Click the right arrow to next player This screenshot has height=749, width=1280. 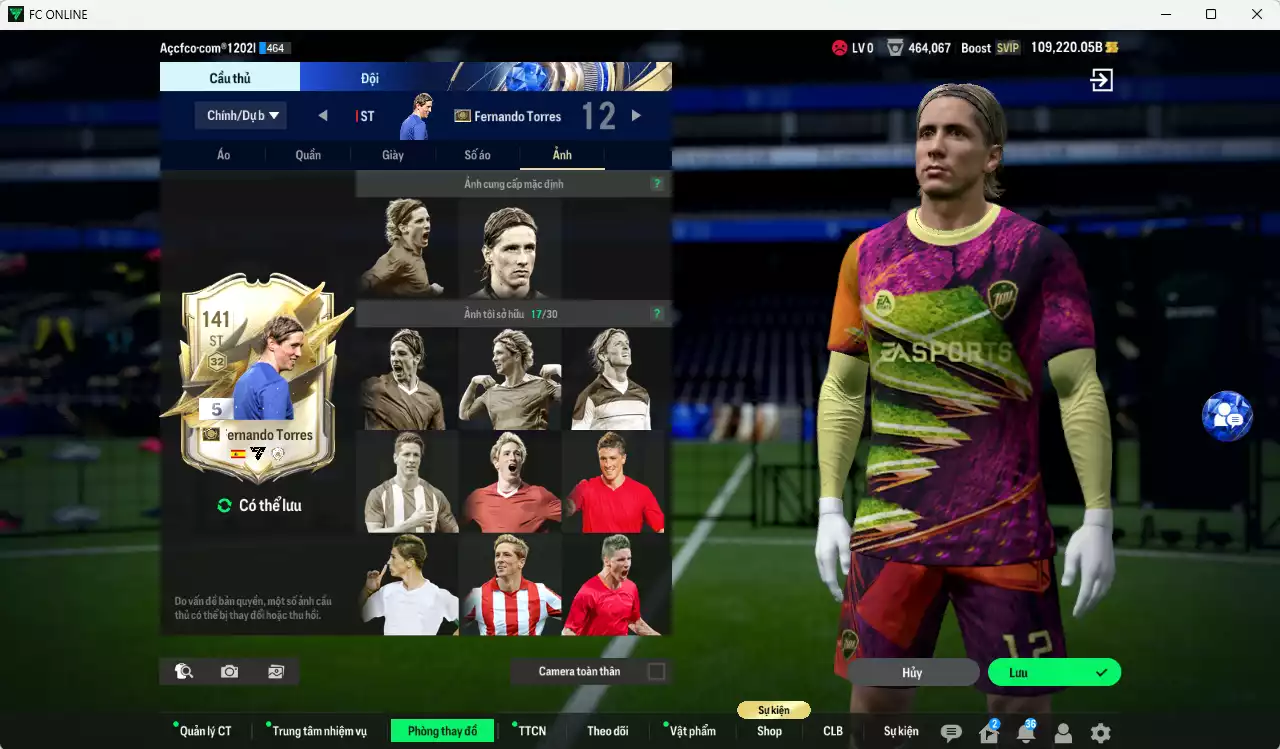tap(637, 115)
